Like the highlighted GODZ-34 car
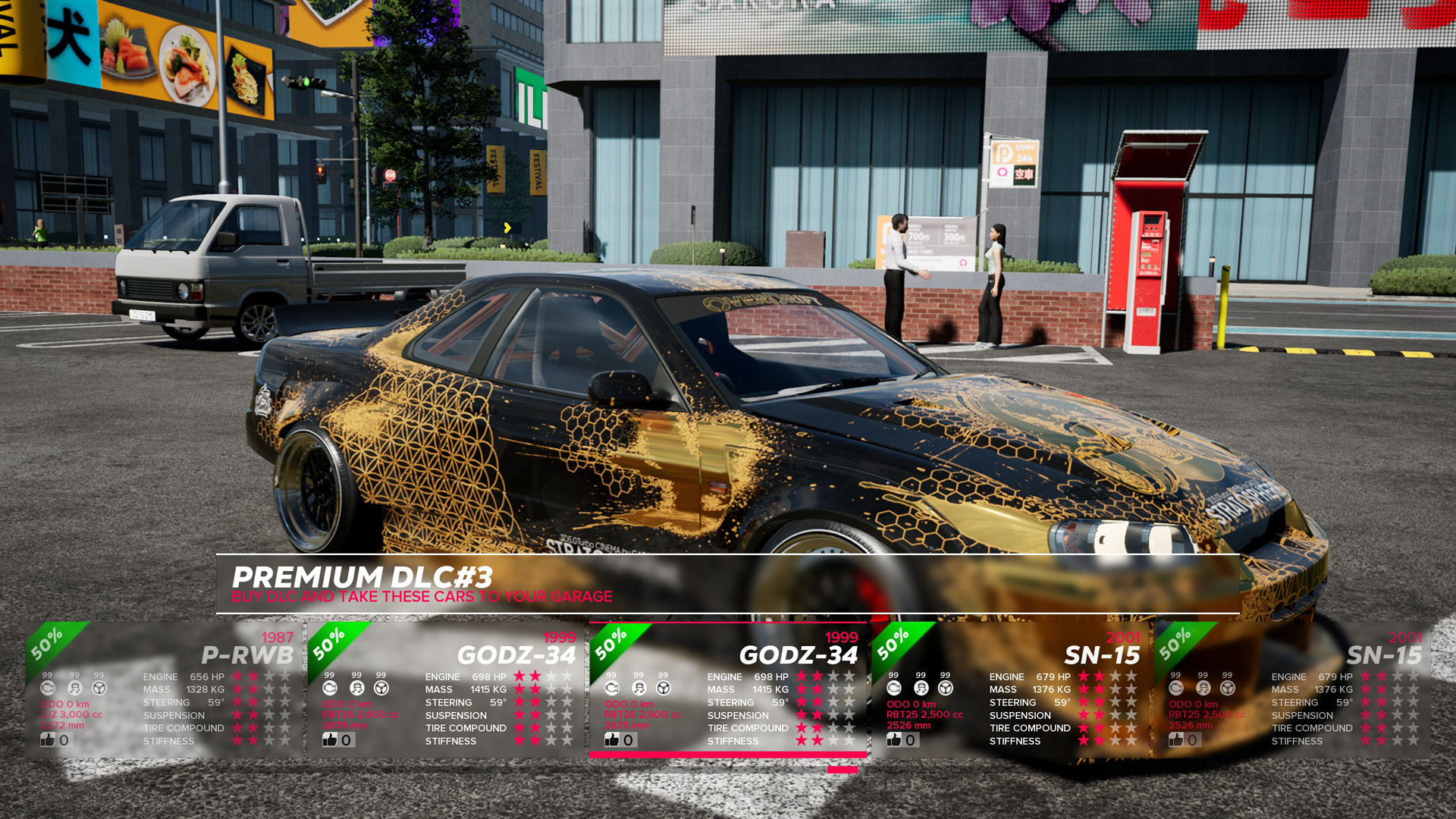 coord(613,740)
